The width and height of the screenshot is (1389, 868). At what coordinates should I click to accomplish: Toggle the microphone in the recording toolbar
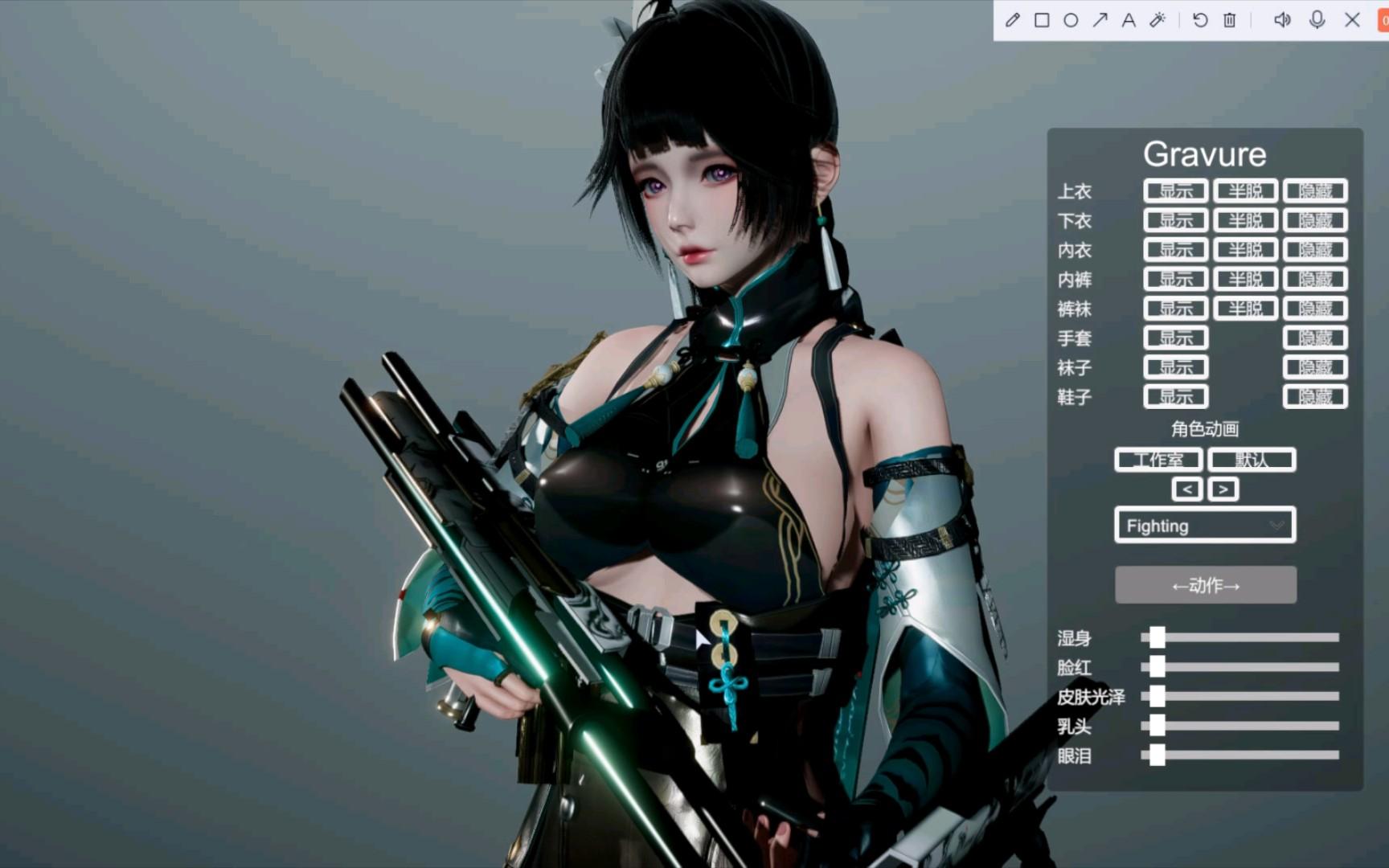1317,20
